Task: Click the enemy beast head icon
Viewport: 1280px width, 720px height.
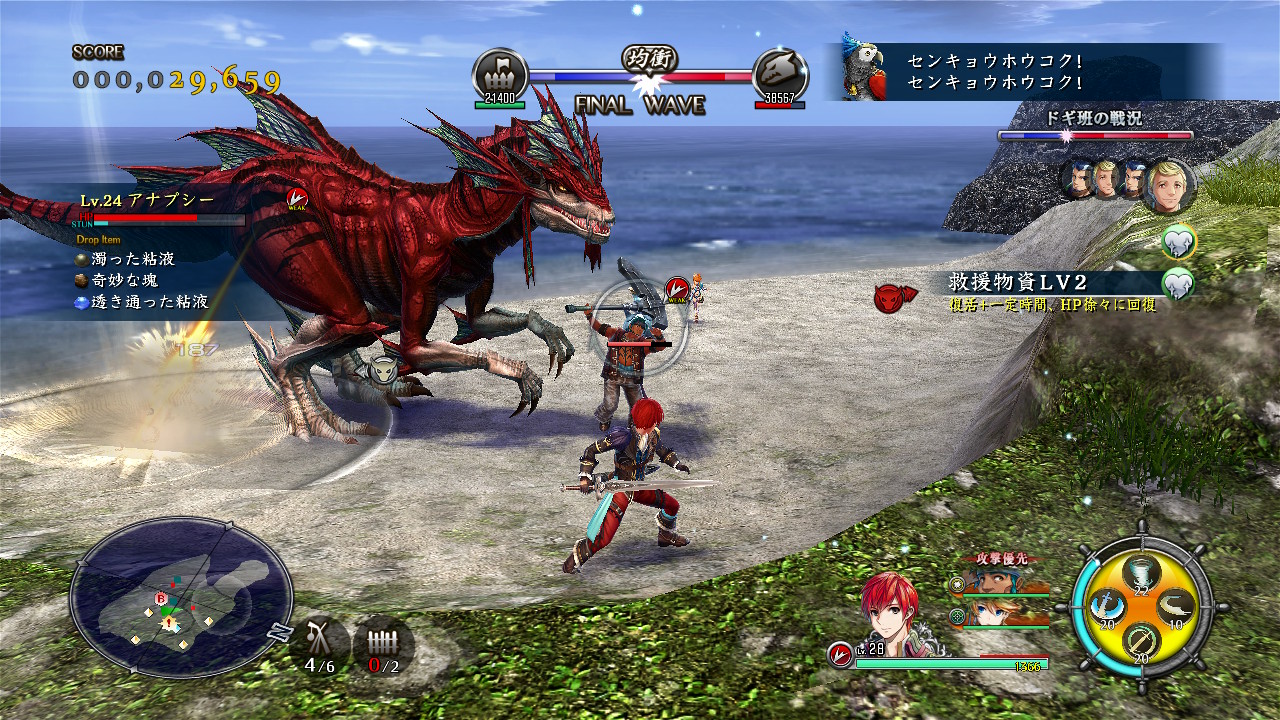Action: click(780, 72)
